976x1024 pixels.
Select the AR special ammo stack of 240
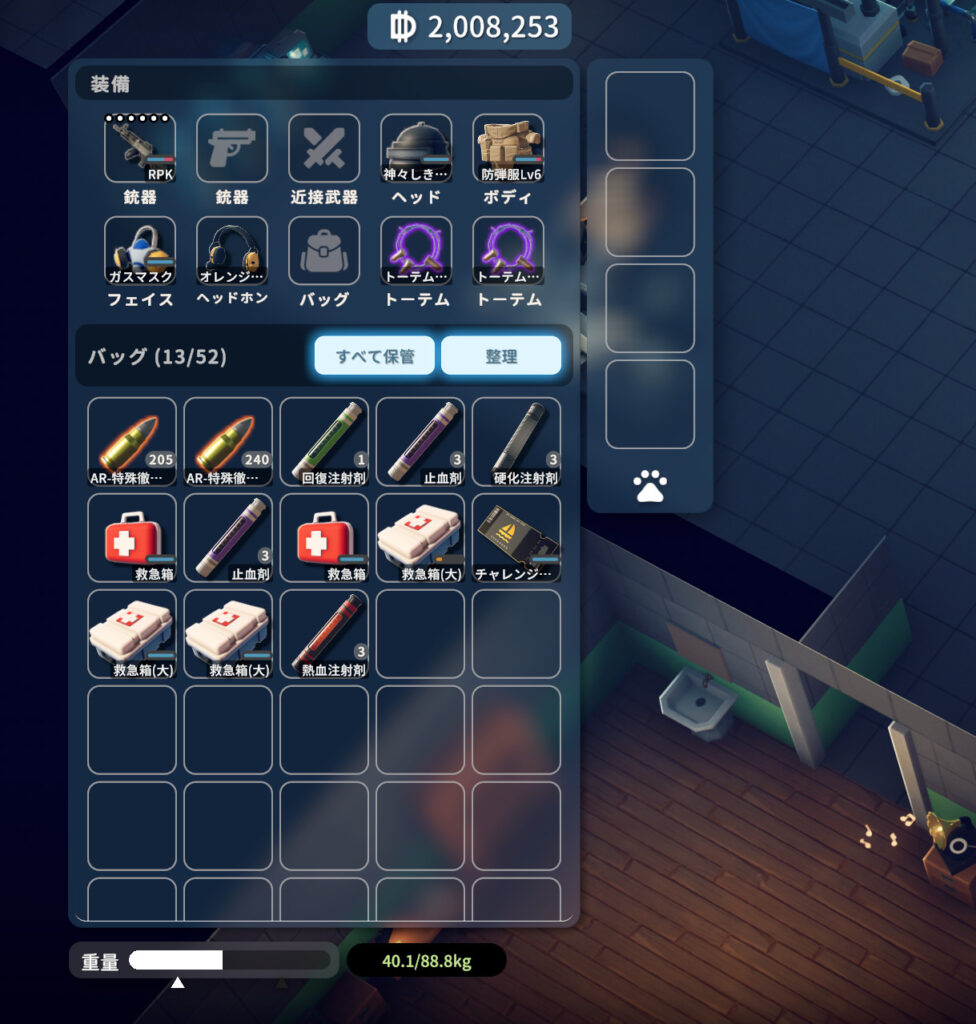(228, 441)
